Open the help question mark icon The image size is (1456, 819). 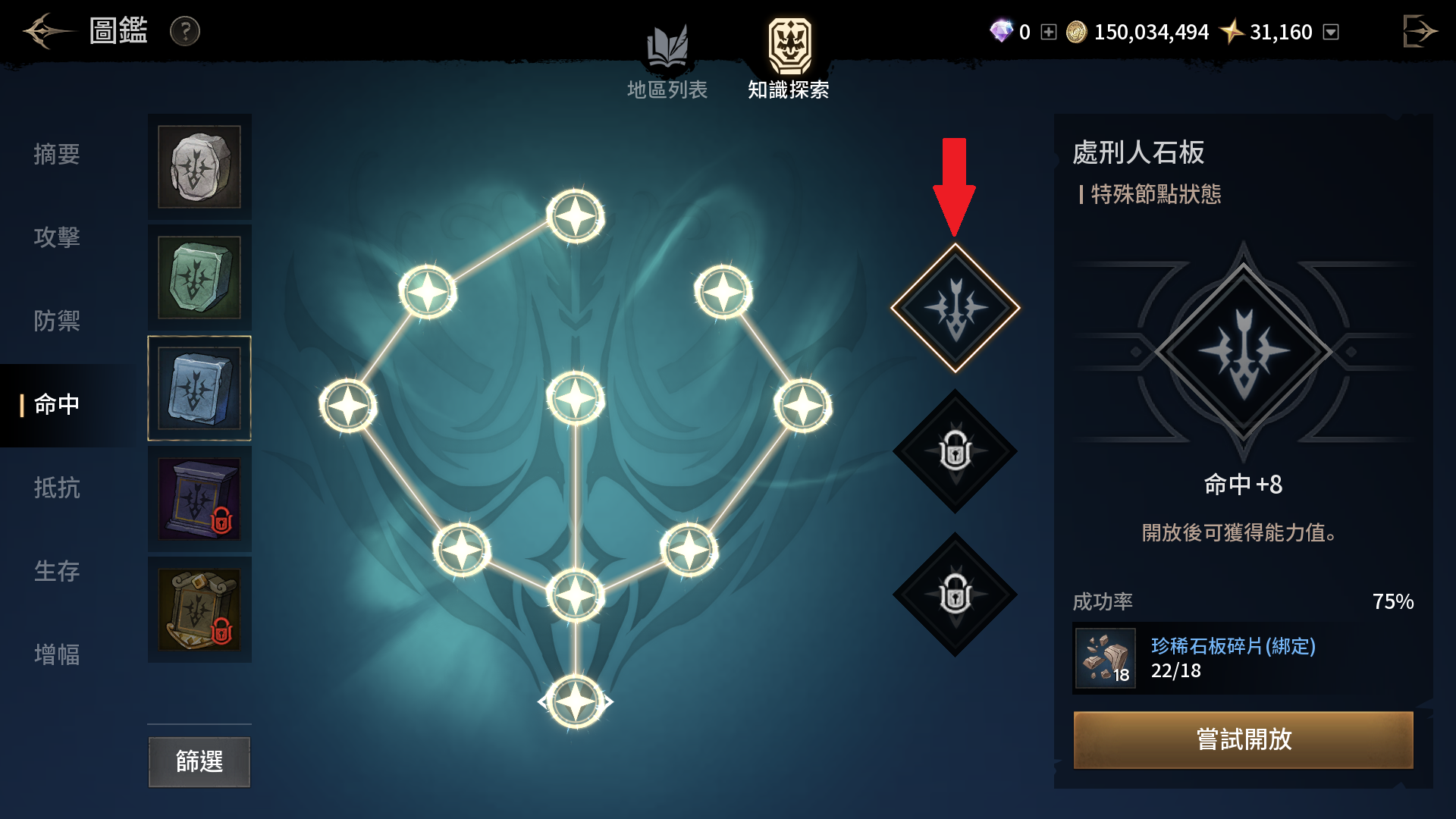(x=184, y=31)
